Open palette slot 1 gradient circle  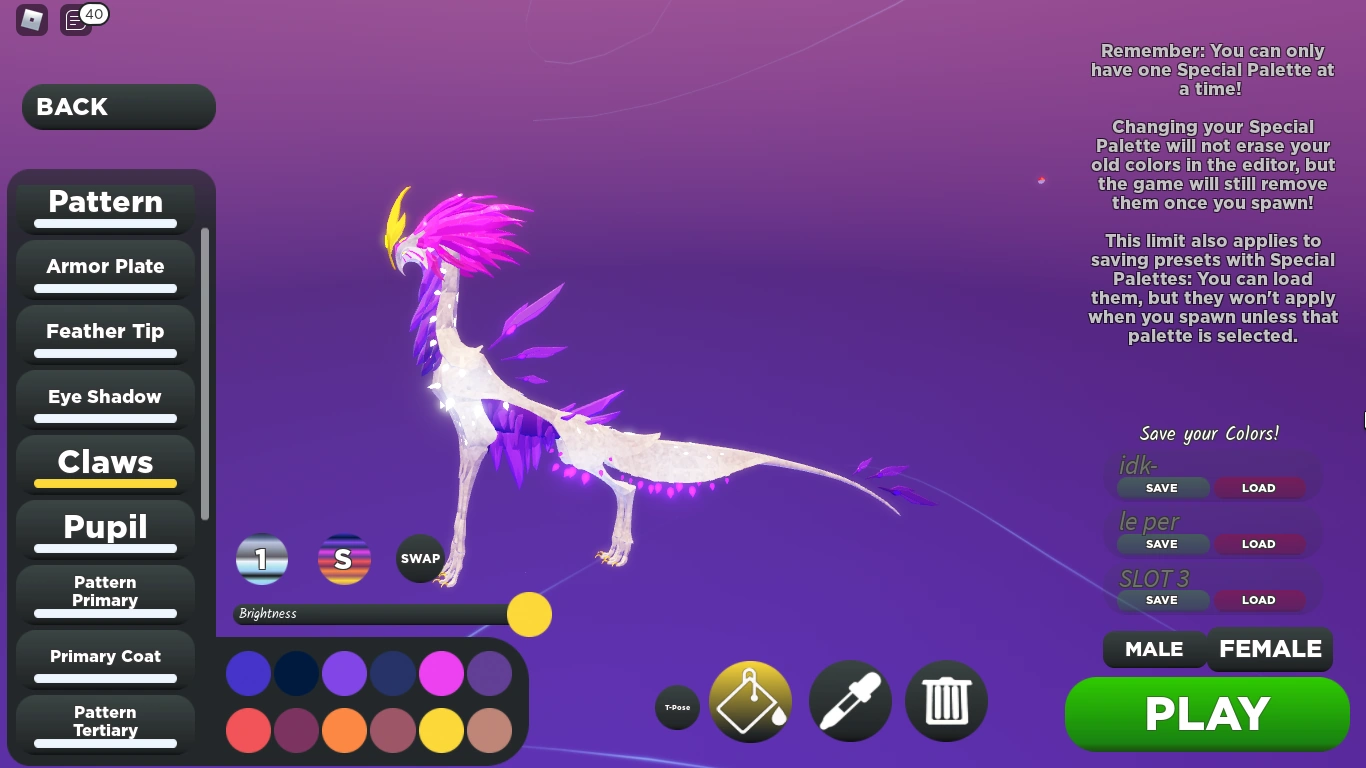262,559
